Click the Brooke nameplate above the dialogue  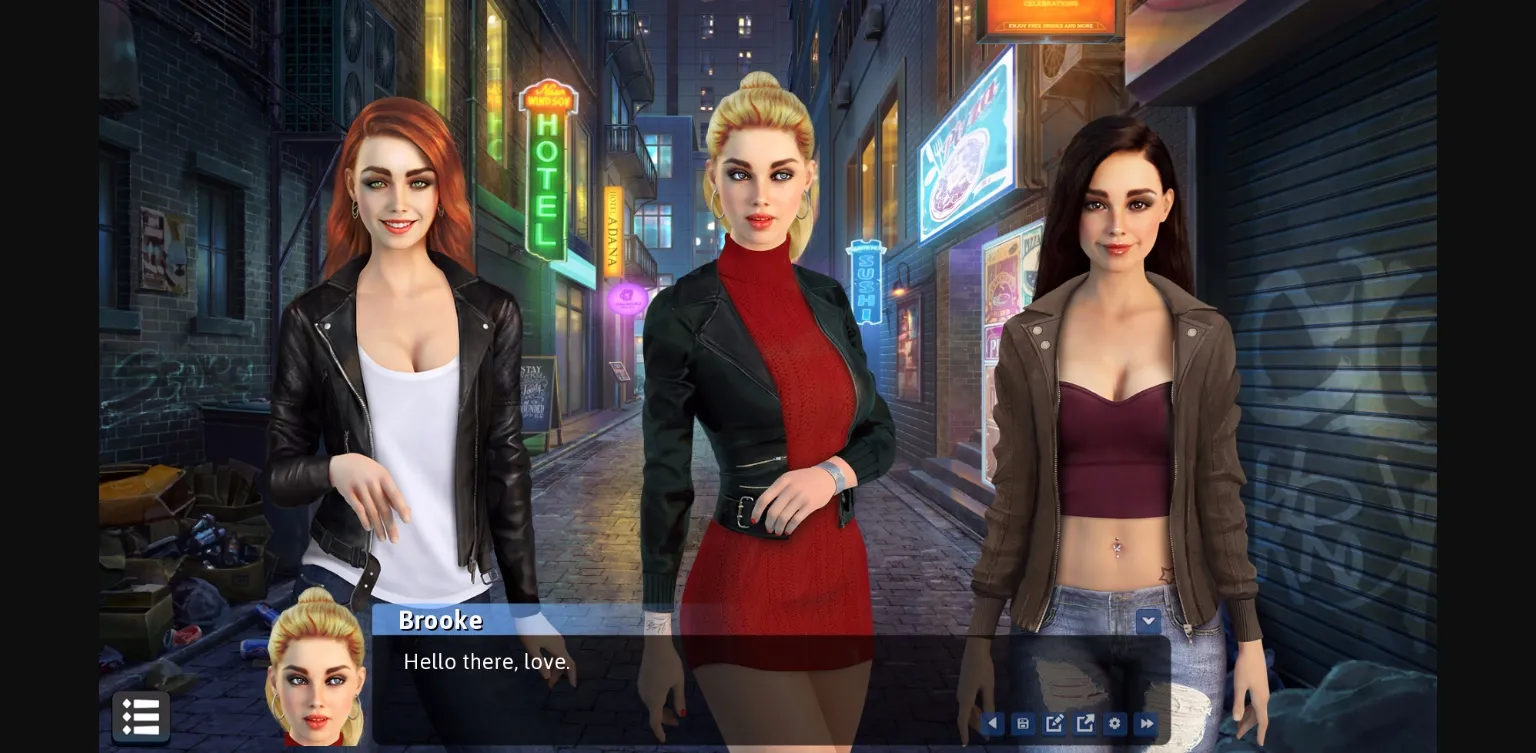[440, 620]
